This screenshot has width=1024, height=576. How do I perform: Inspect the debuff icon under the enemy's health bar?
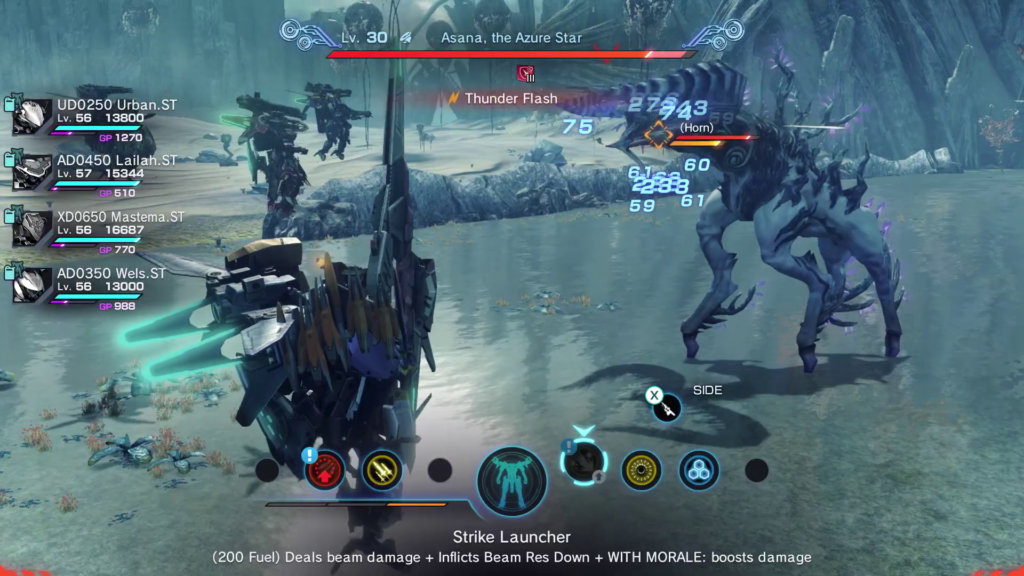click(526, 73)
